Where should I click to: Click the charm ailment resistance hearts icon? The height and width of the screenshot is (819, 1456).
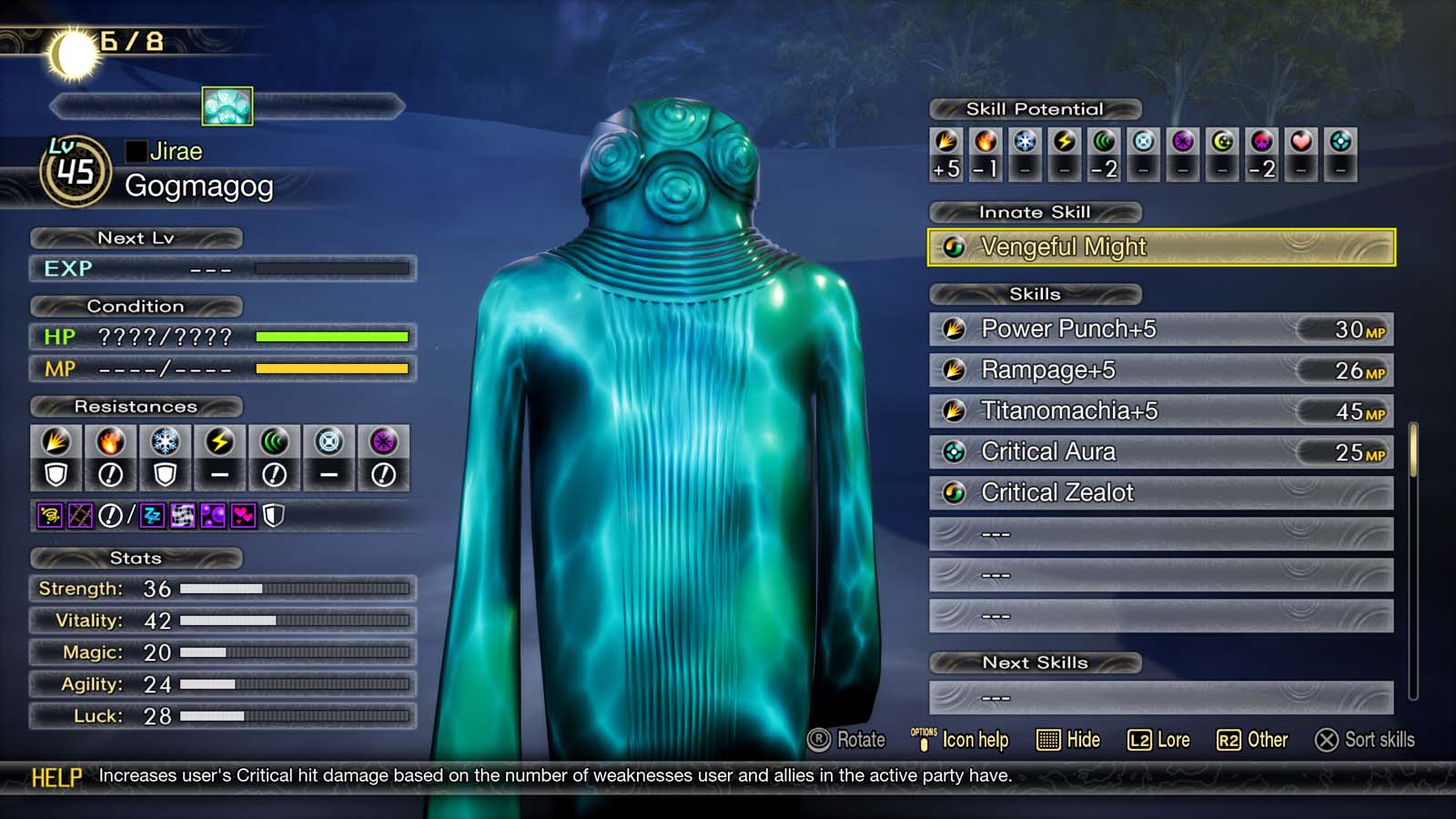[245, 516]
